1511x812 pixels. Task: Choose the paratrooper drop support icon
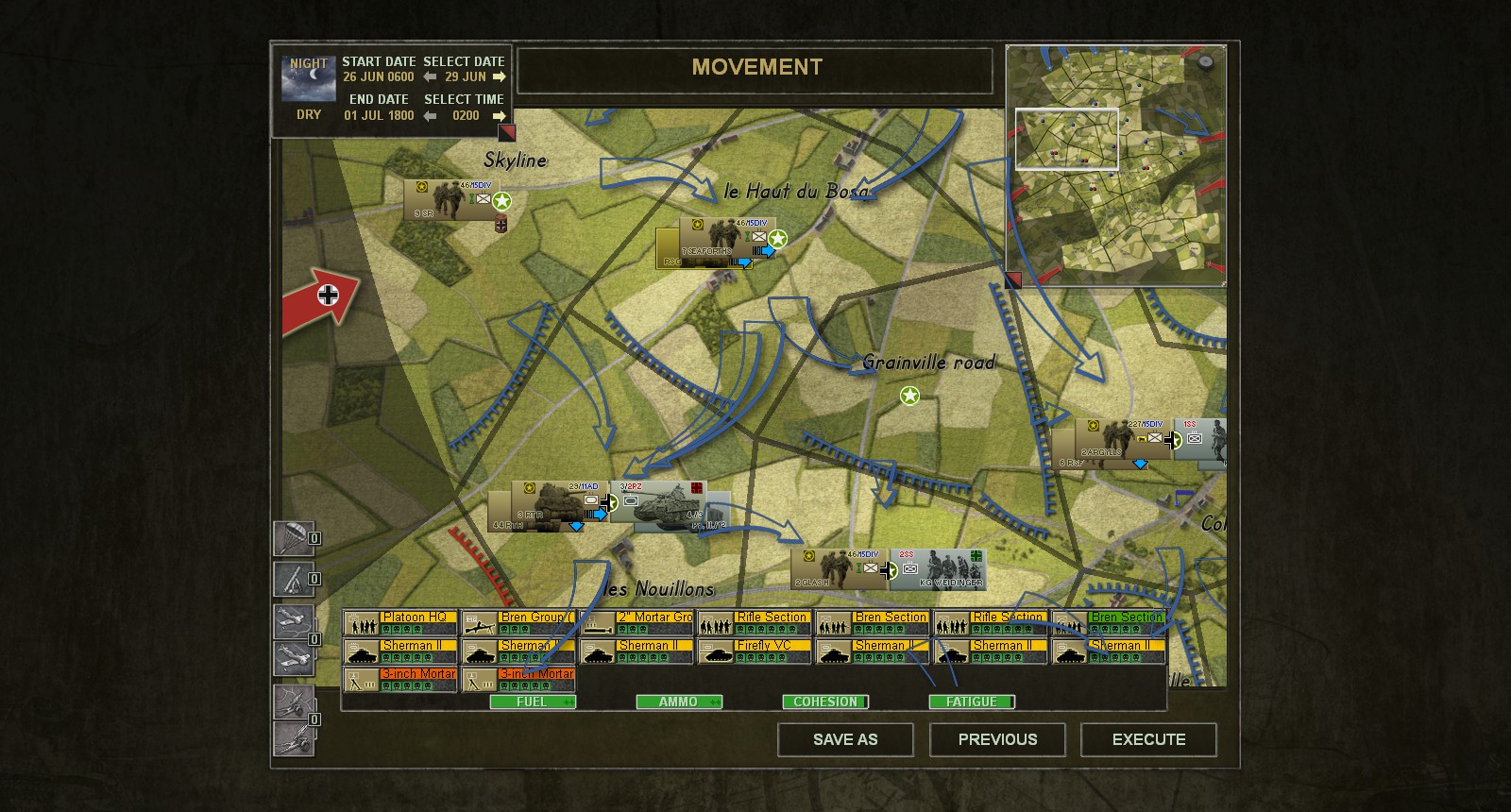click(294, 539)
